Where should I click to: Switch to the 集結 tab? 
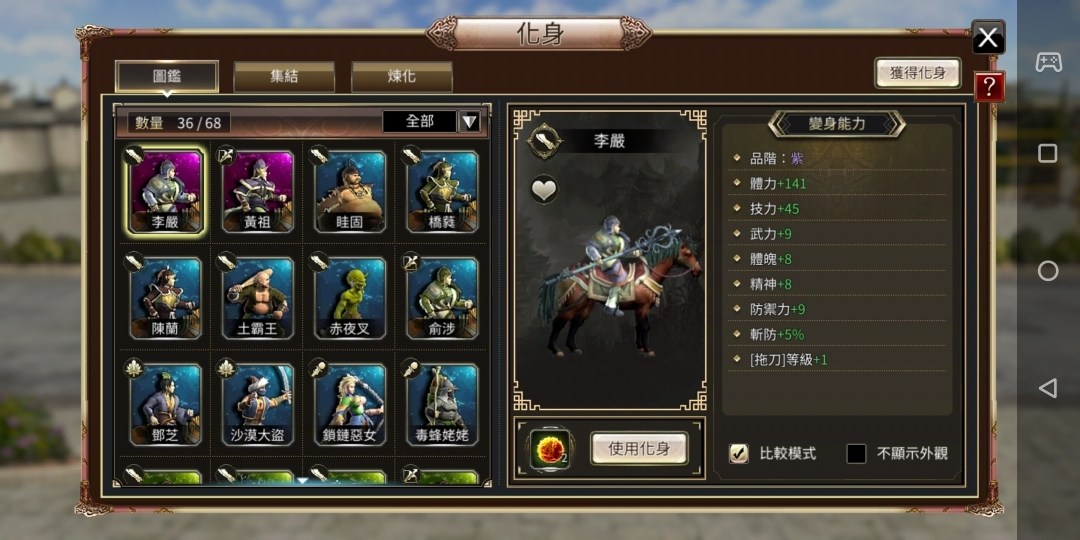(284, 76)
